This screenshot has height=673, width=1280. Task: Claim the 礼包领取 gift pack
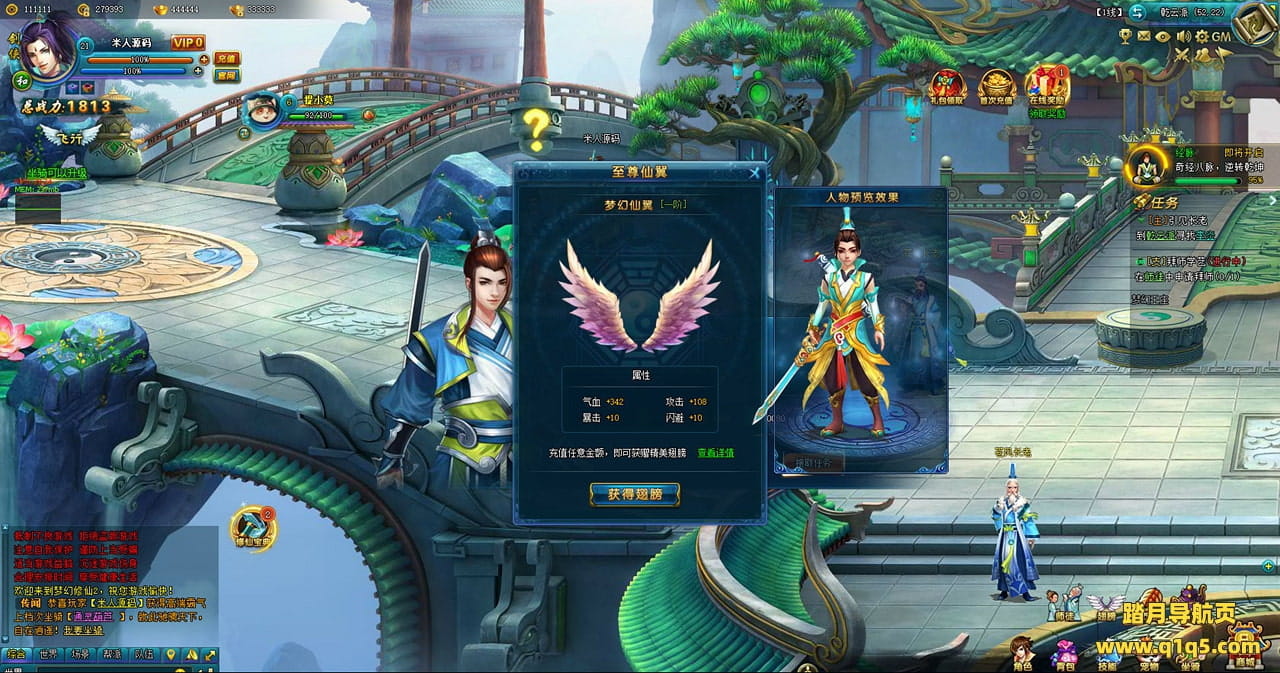[x=947, y=86]
